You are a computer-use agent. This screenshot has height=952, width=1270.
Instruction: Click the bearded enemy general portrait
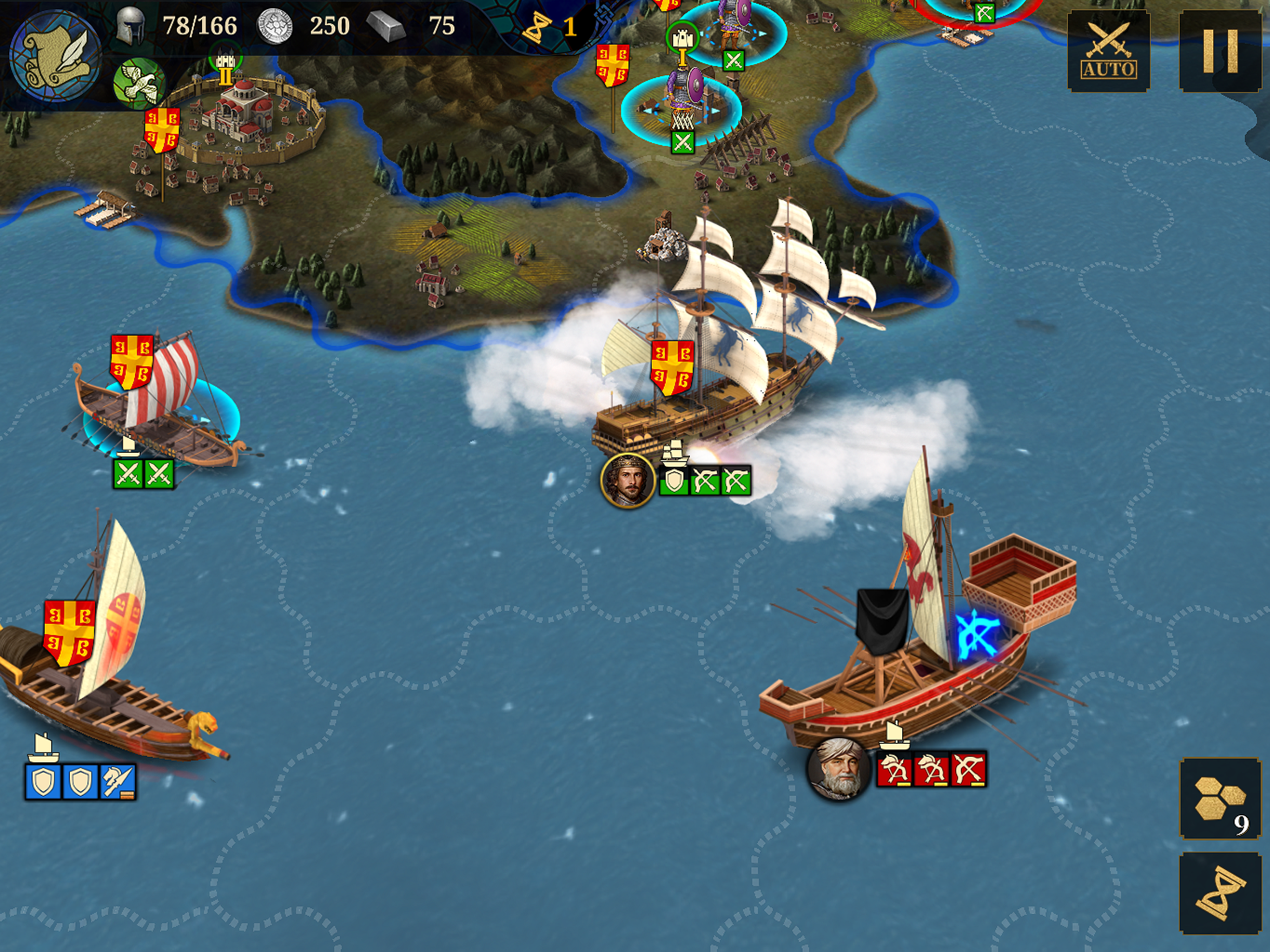click(839, 767)
